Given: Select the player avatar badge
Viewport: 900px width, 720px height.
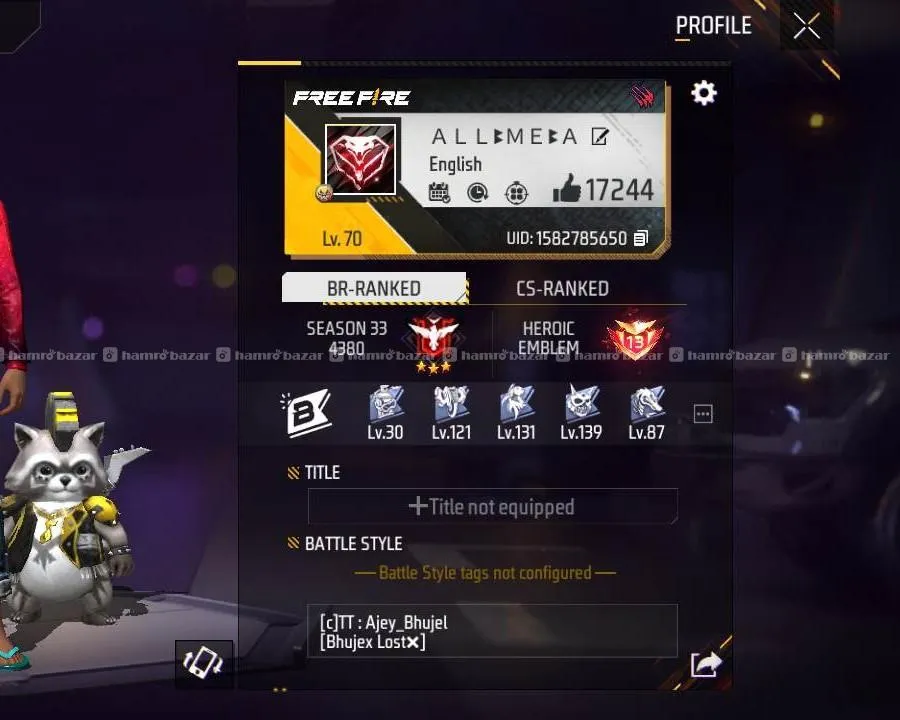Looking at the screenshot, I should [360, 160].
